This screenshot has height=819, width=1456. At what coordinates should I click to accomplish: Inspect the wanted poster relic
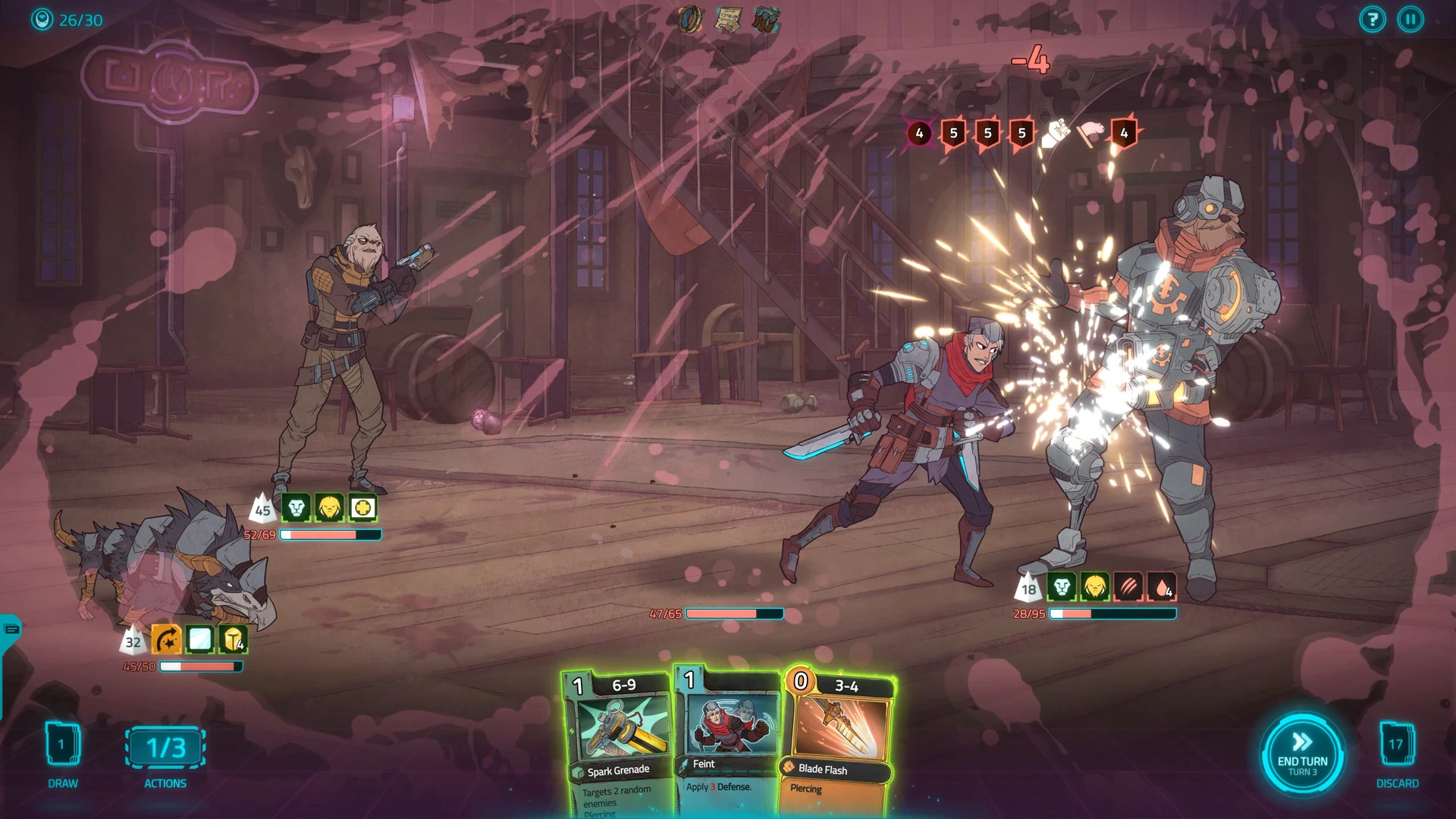point(729,19)
